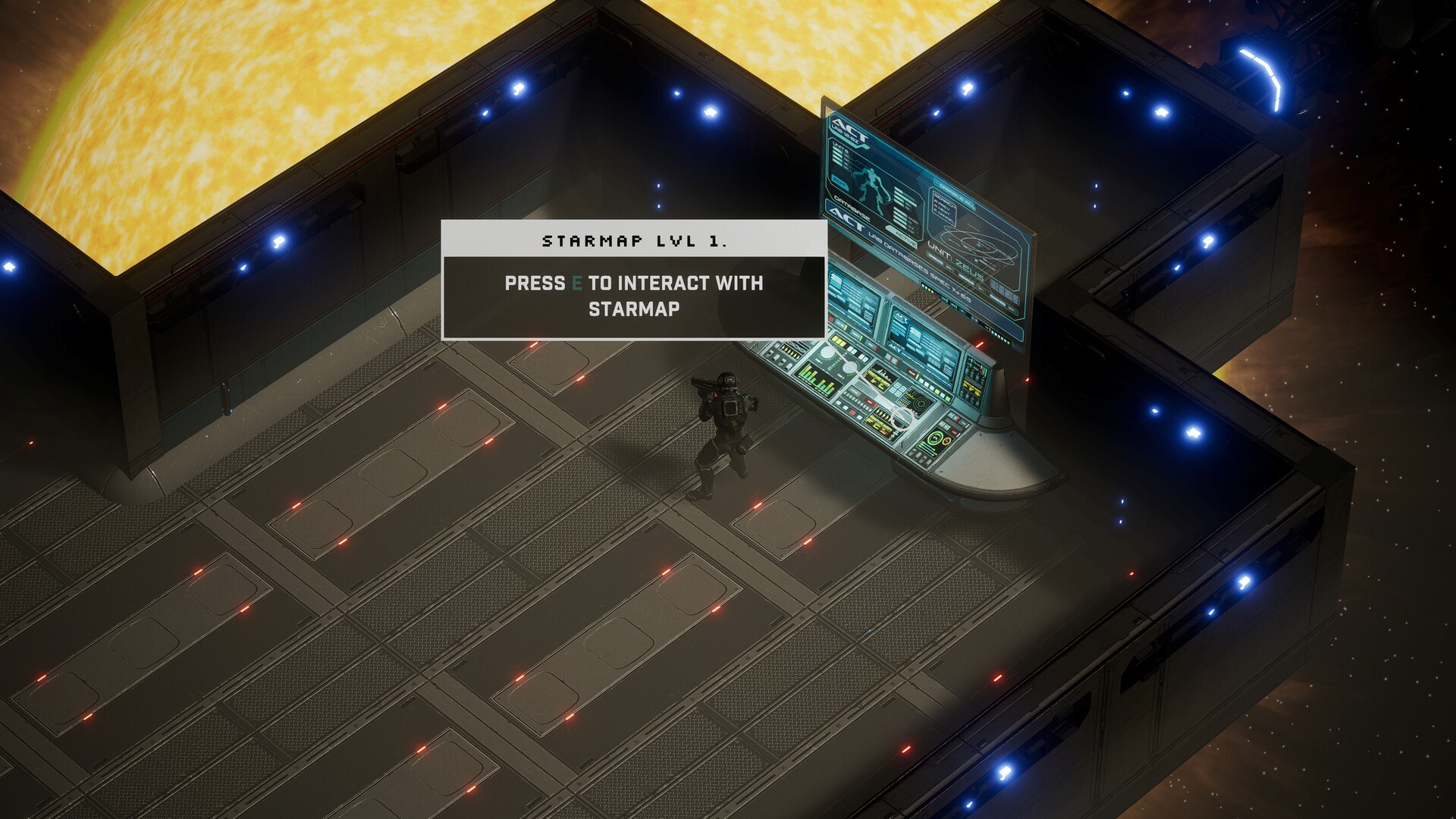Click PRESS E TO INTERACT WITH STARMAP prompt
This screenshot has width=1456, height=819.
634,296
